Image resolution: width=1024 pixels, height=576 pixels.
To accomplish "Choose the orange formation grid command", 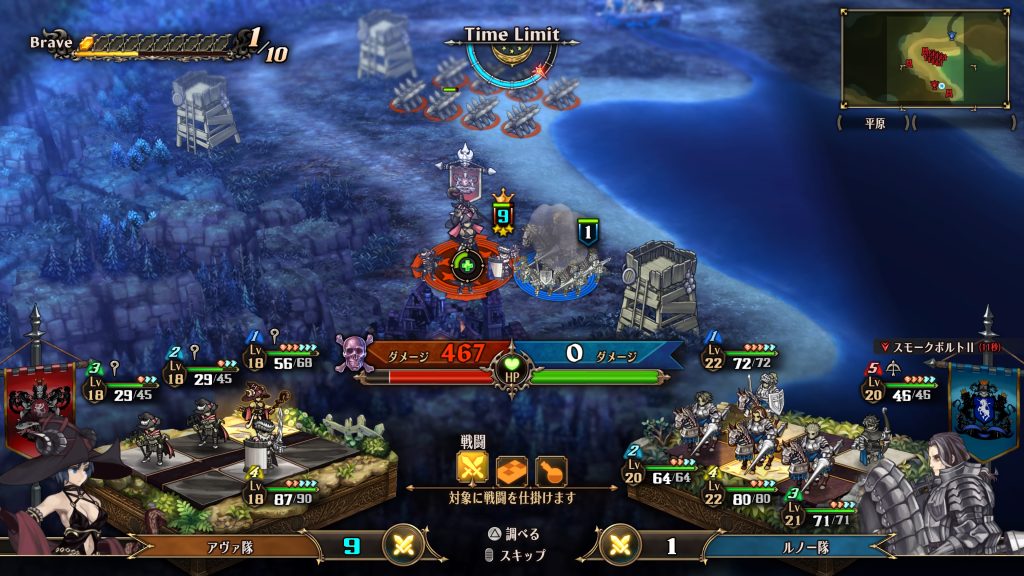I will 512,470.
